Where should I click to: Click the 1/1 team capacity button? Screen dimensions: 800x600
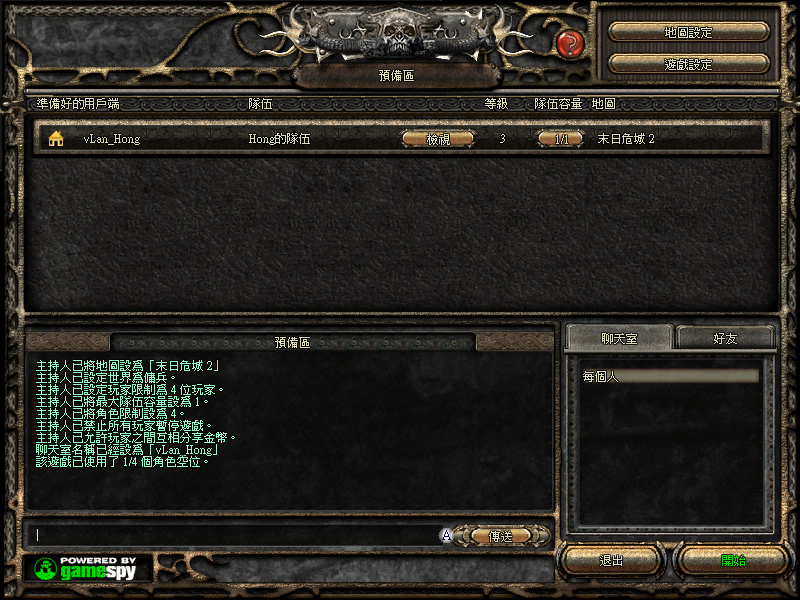[x=561, y=139]
